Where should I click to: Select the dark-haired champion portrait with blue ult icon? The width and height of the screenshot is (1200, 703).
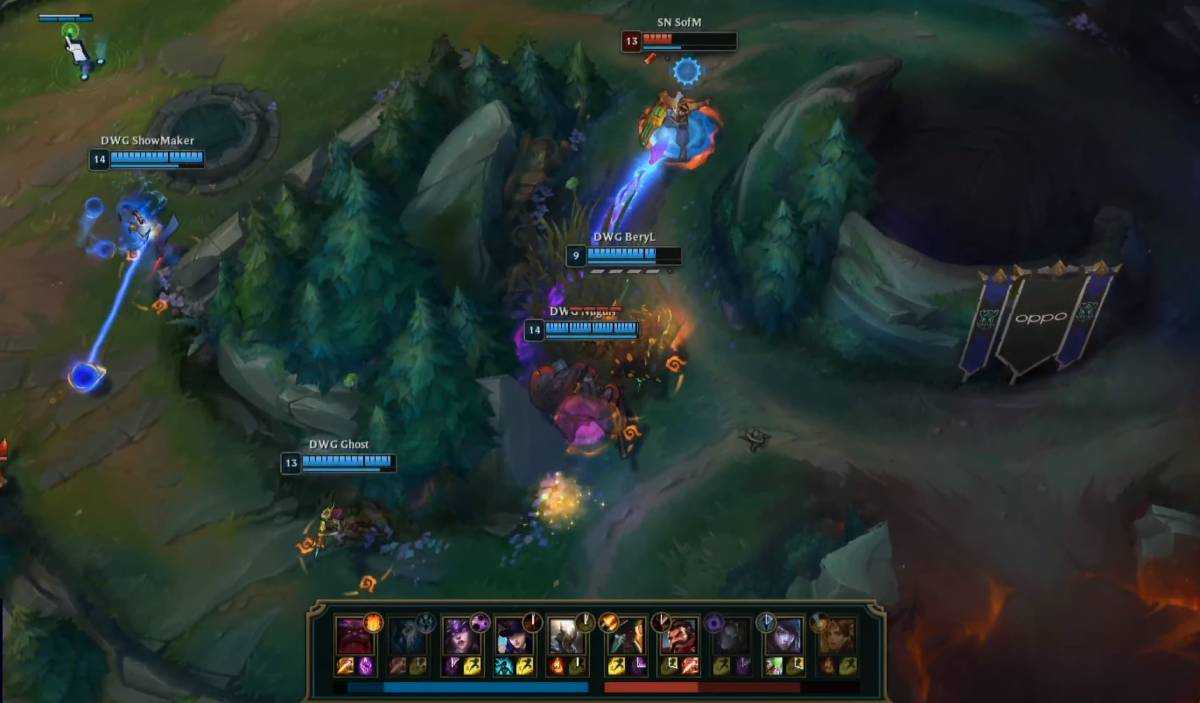784,635
